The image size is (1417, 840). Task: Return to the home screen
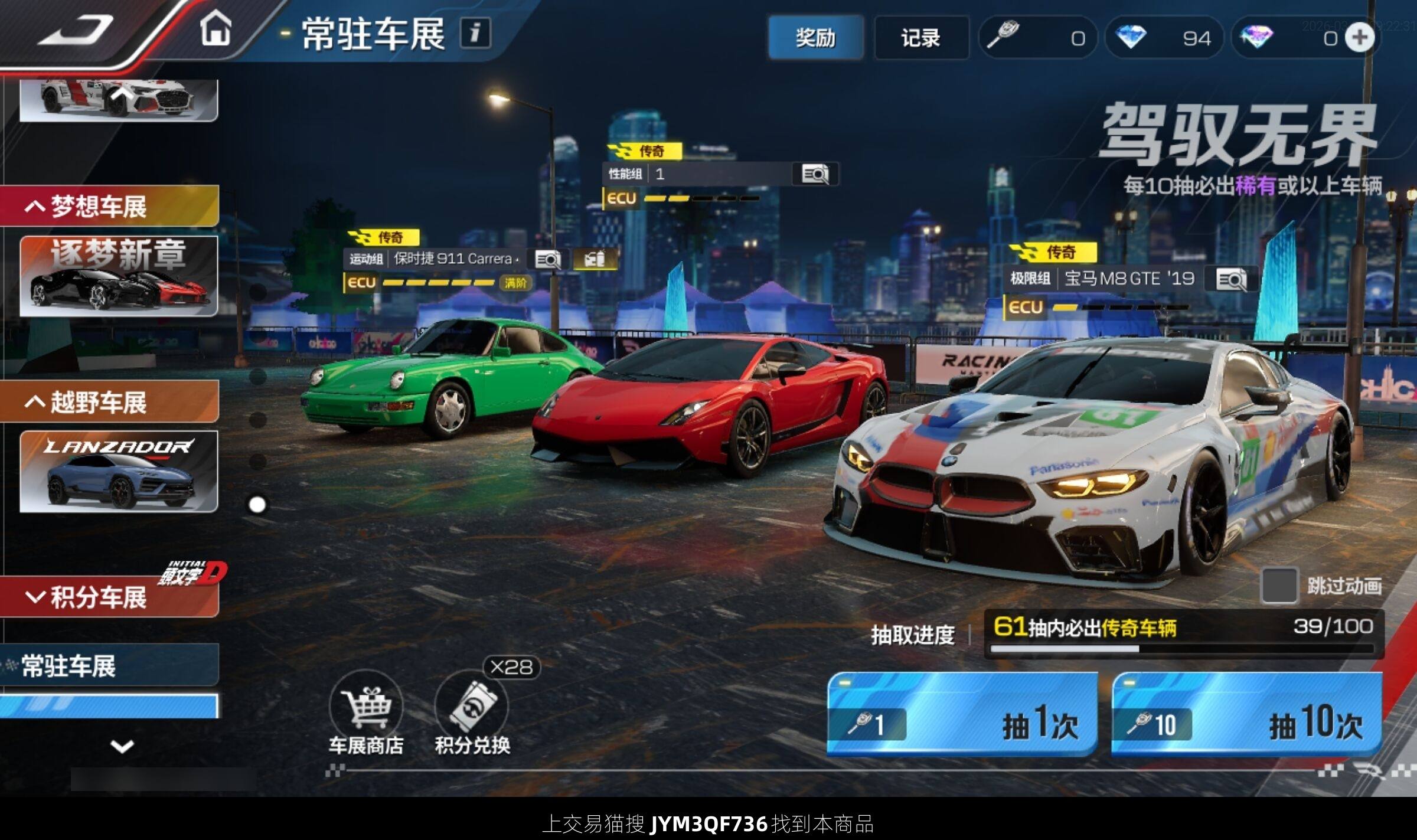216,30
